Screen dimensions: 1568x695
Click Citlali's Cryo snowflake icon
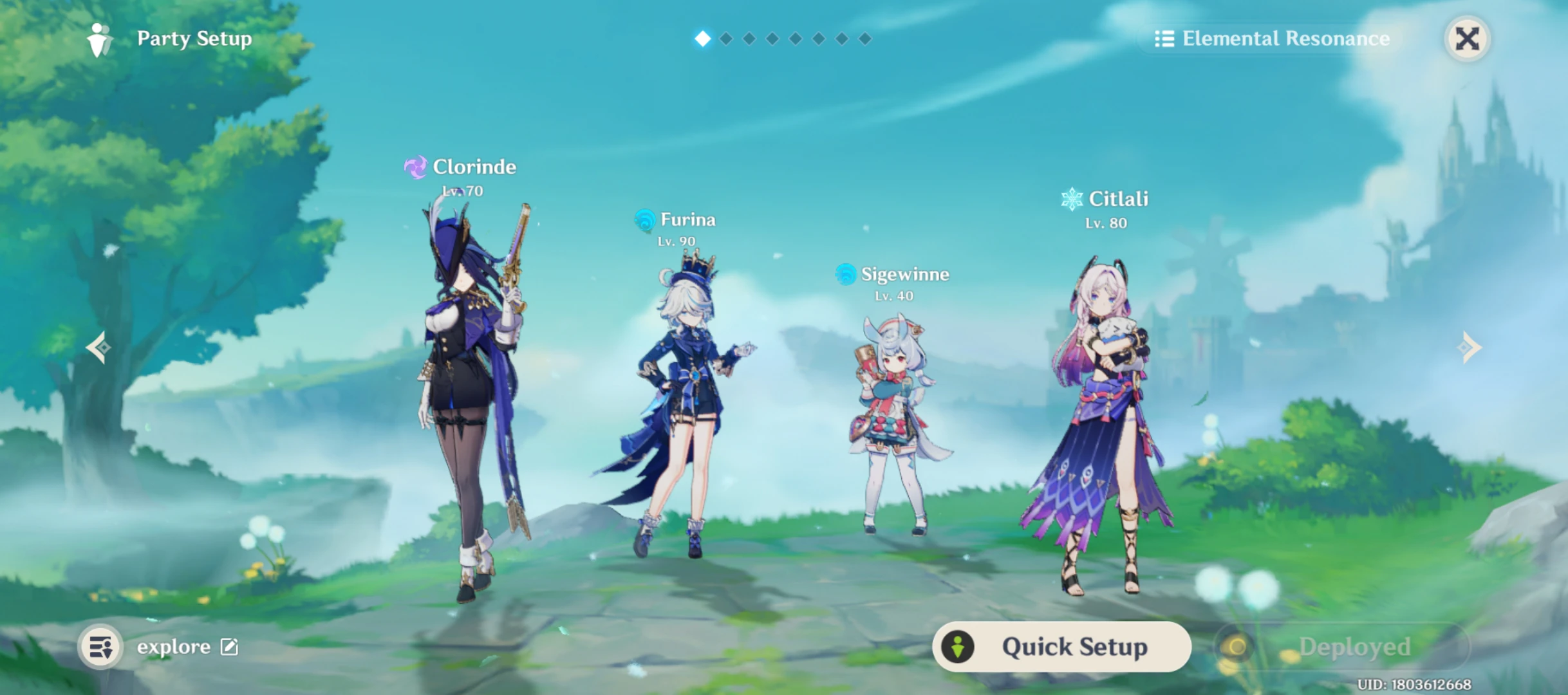pos(1072,199)
